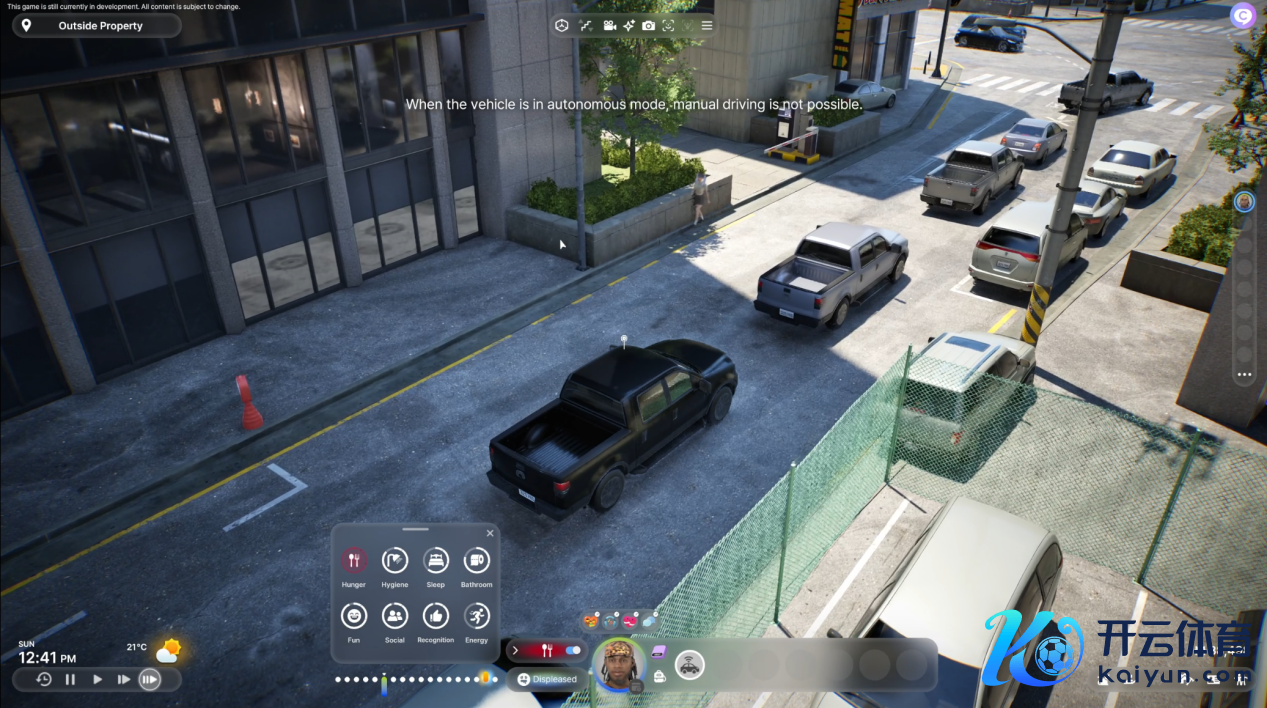Close the needs panel
Screen dimensions: 1267x708
pos(490,533)
